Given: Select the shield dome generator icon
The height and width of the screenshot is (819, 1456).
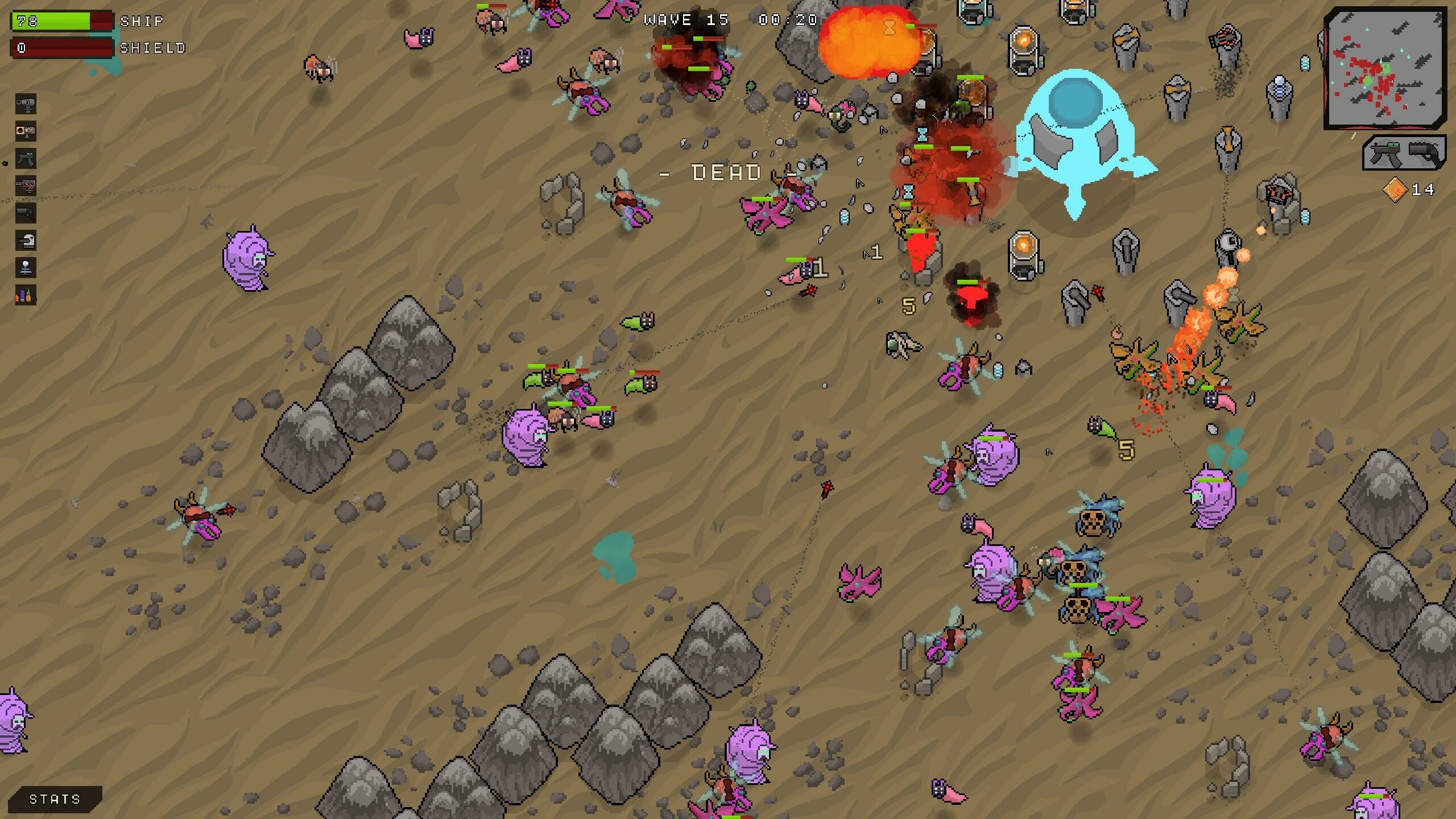Looking at the screenshot, I should pyautogui.click(x=25, y=267).
